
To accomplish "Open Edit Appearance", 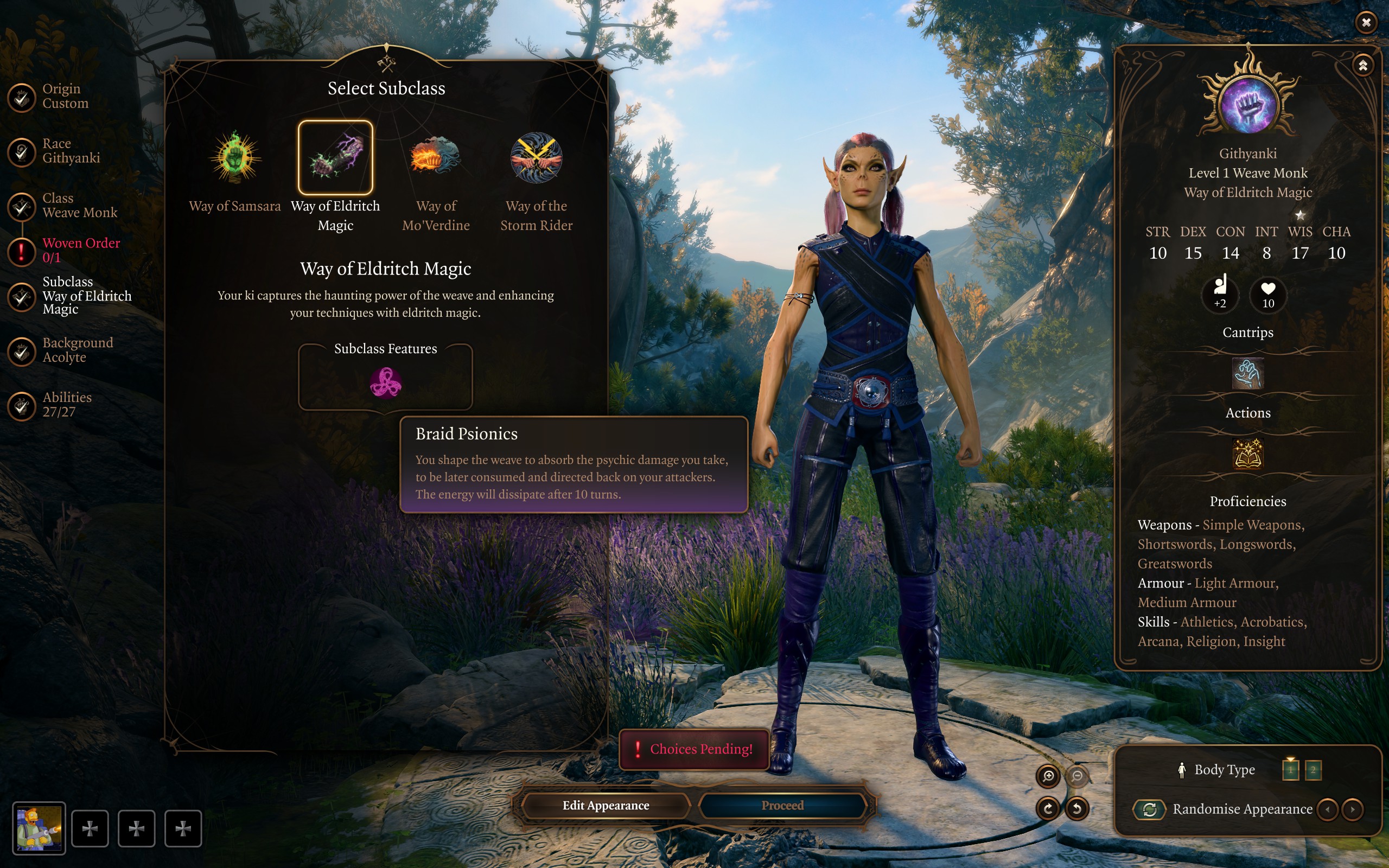I will click(x=606, y=806).
